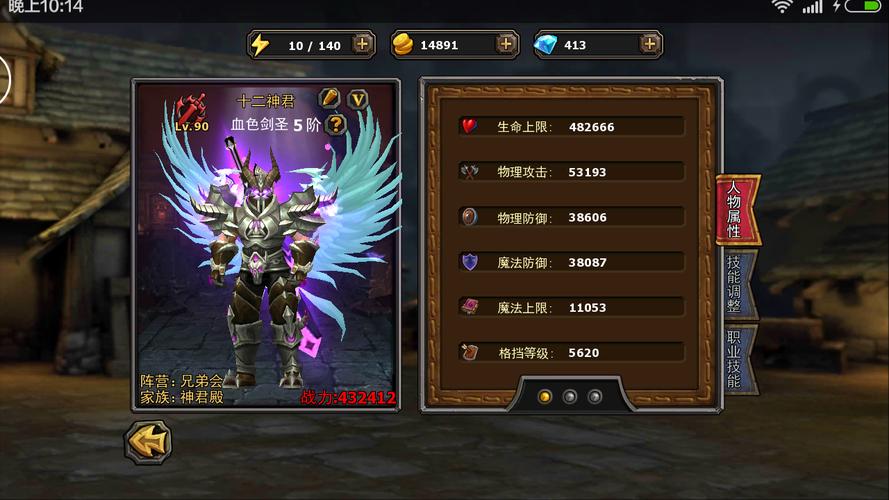The width and height of the screenshot is (889, 500).
Task: Select the last attribute page dot
Action: pyautogui.click(x=595, y=397)
